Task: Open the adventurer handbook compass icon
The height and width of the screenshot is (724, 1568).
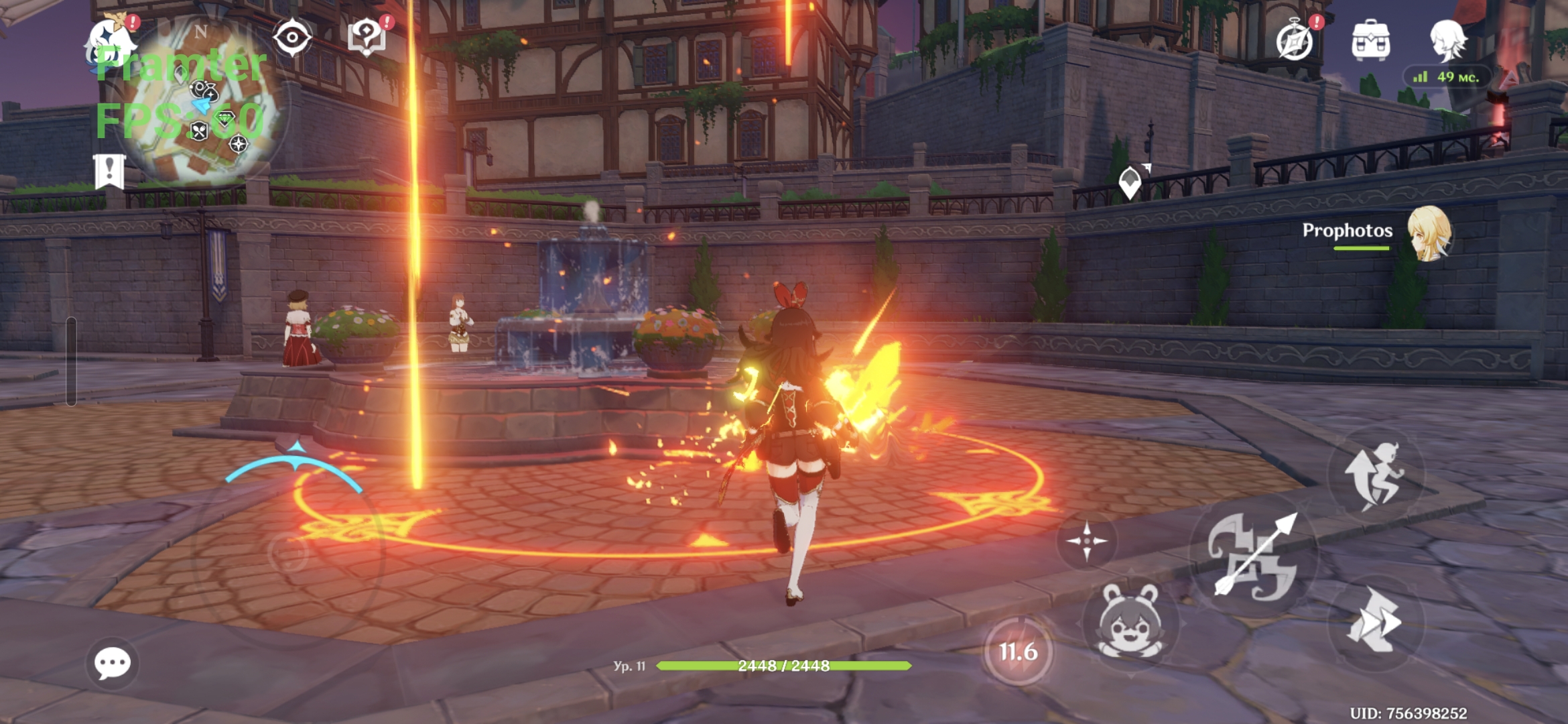Action: (1295, 42)
